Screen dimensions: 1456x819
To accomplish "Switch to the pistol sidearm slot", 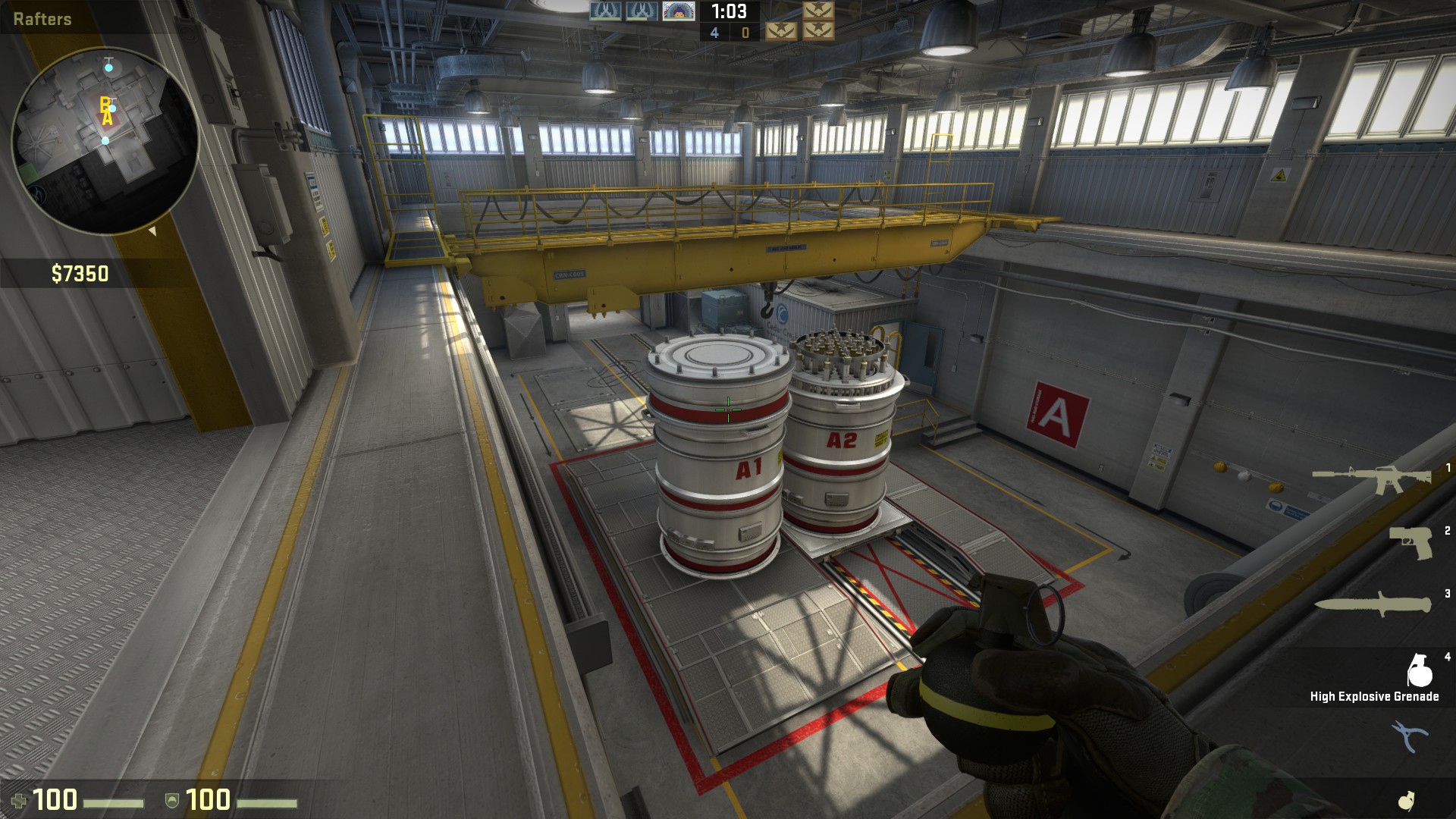I will coord(1410,543).
